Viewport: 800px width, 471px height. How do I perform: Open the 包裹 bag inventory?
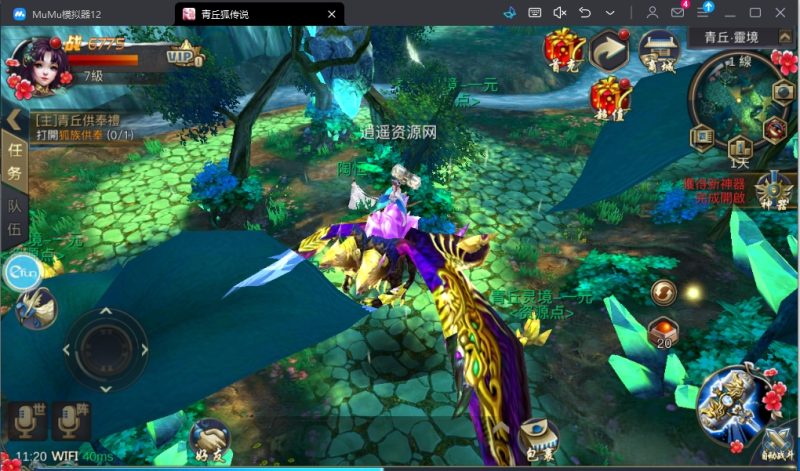[x=539, y=439]
